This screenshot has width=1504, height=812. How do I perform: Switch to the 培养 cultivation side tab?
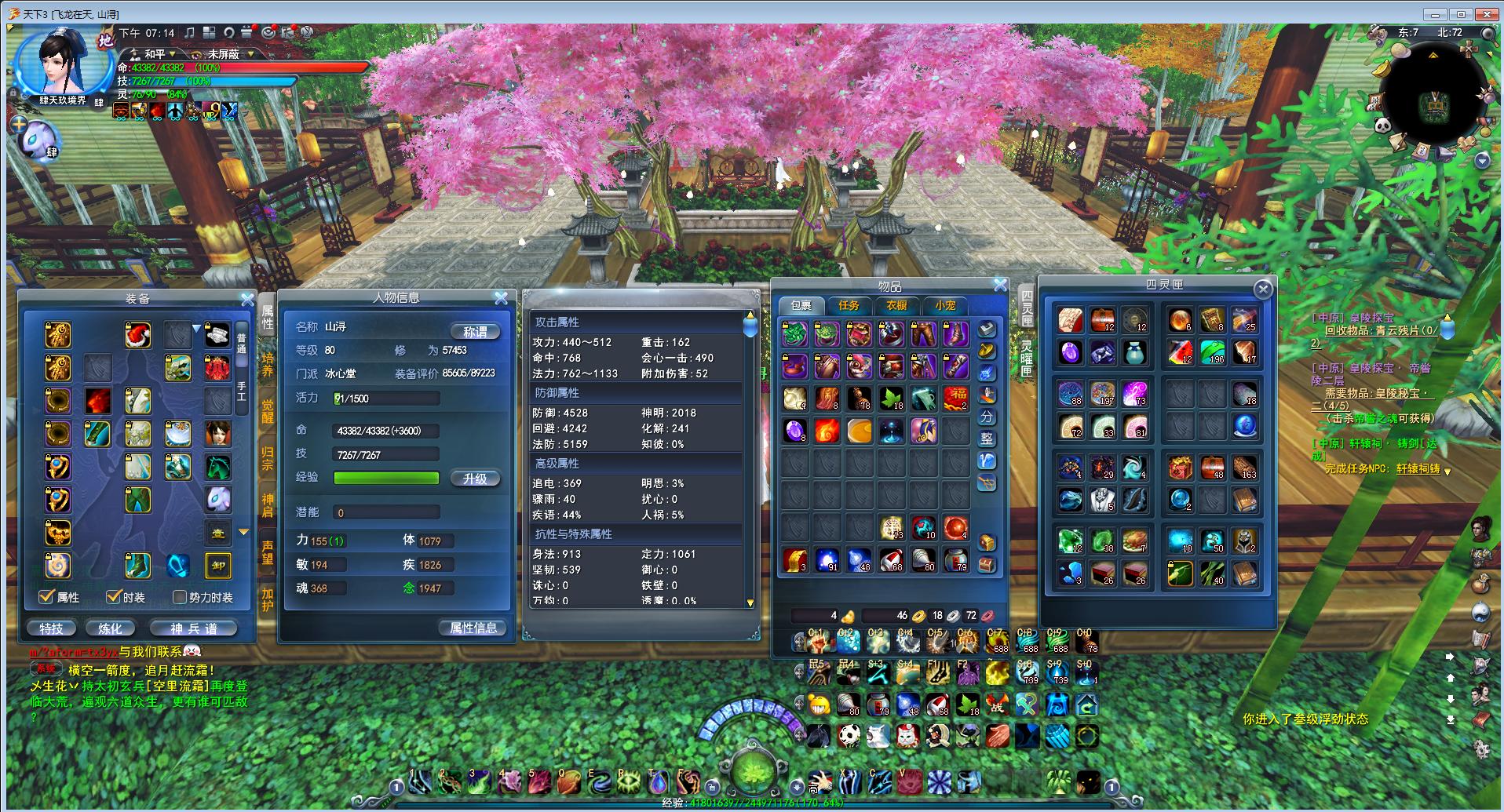[268, 365]
